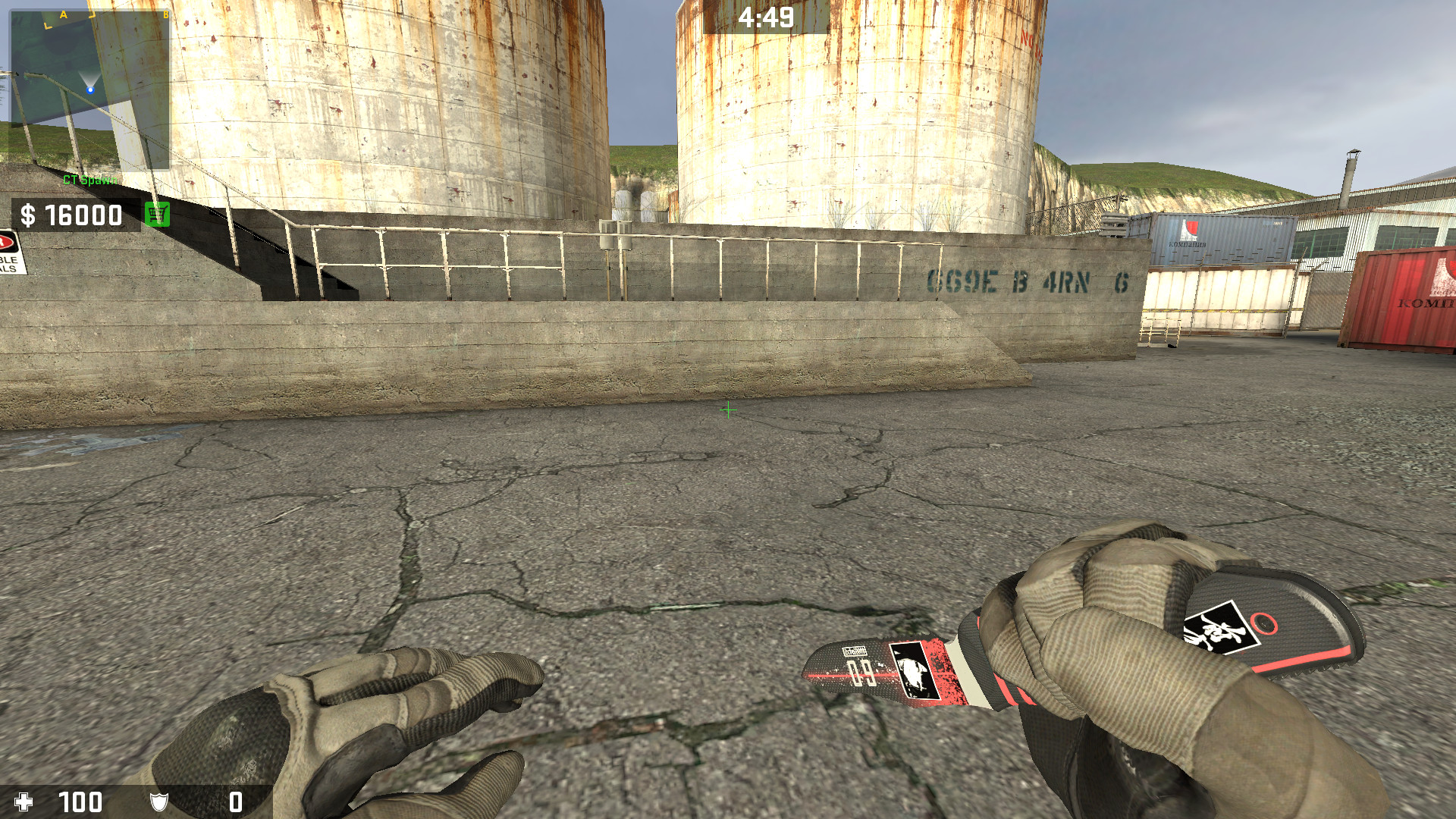Click the CT Spawn location label

[89, 180]
